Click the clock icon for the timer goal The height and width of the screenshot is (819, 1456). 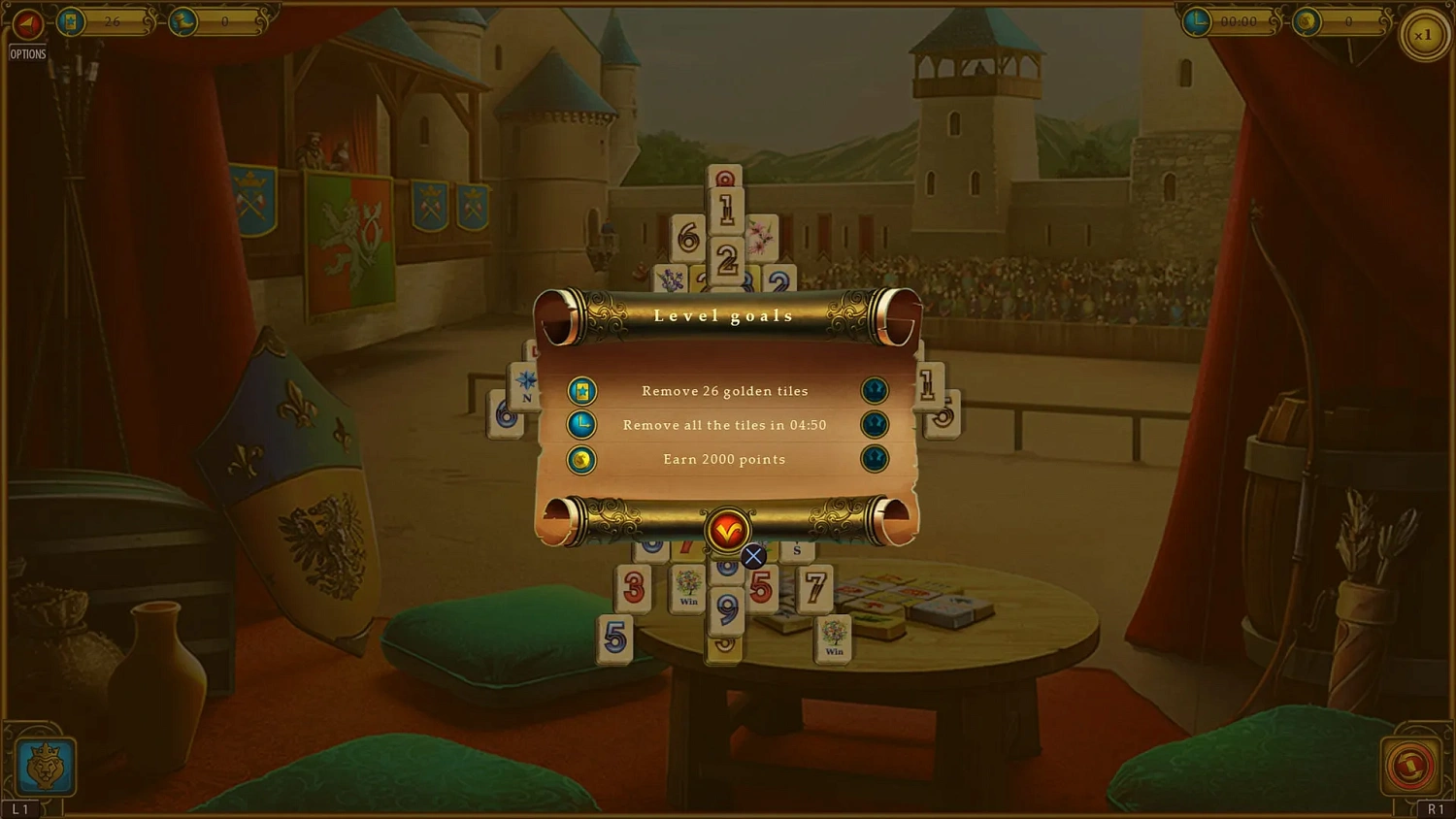(580, 425)
